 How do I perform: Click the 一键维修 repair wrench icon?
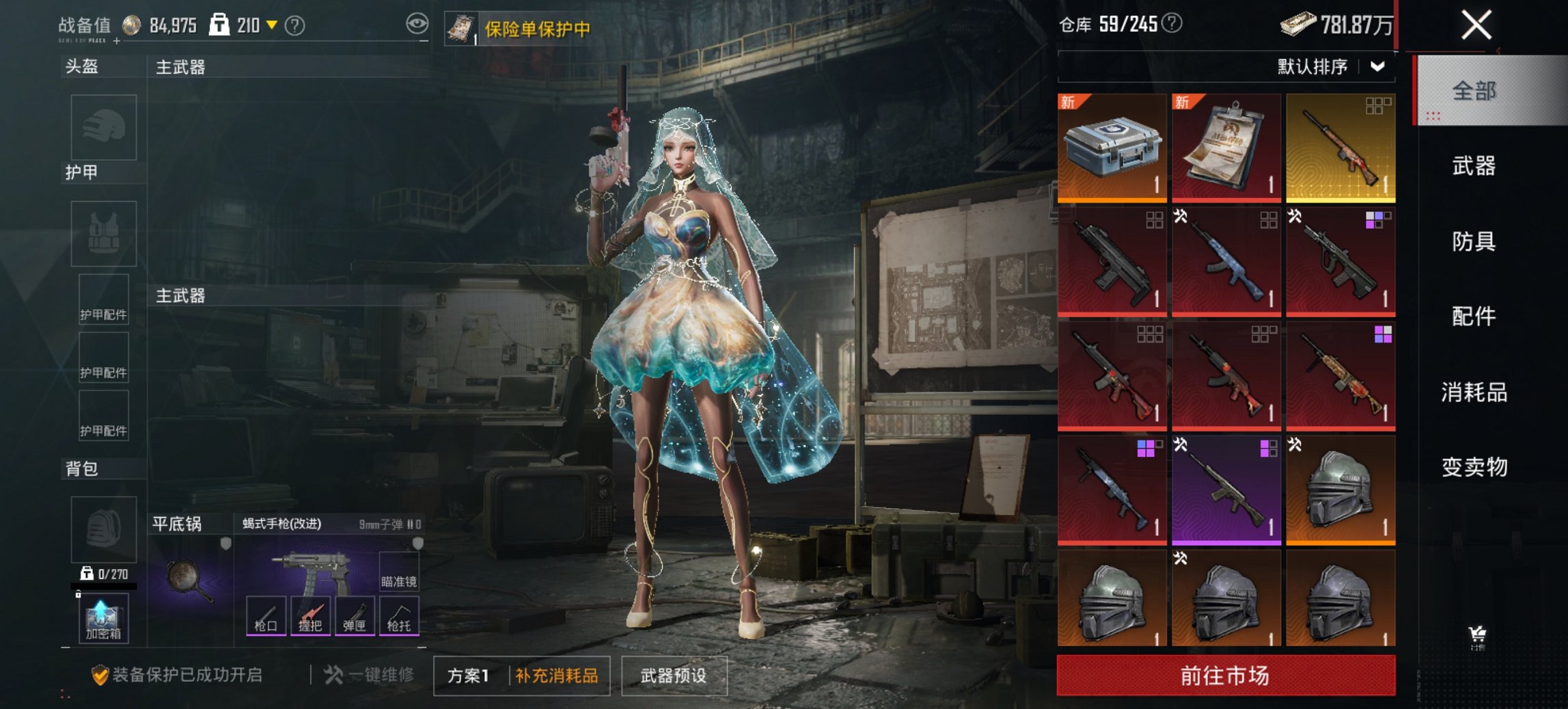pyautogui.click(x=334, y=674)
